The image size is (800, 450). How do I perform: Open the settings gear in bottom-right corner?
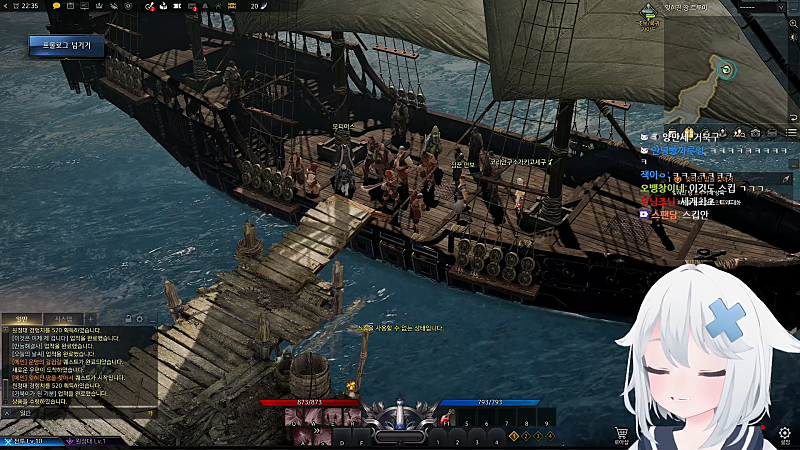tap(784, 433)
